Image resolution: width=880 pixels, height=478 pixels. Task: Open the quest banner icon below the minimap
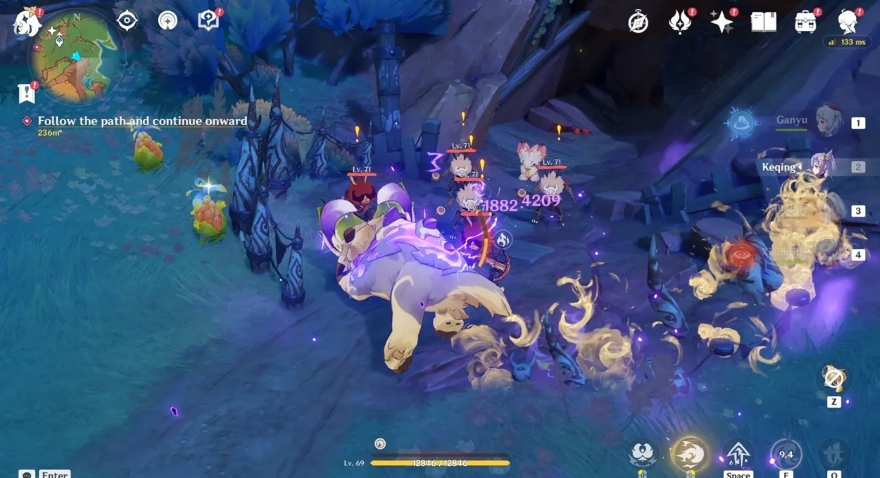(26, 93)
